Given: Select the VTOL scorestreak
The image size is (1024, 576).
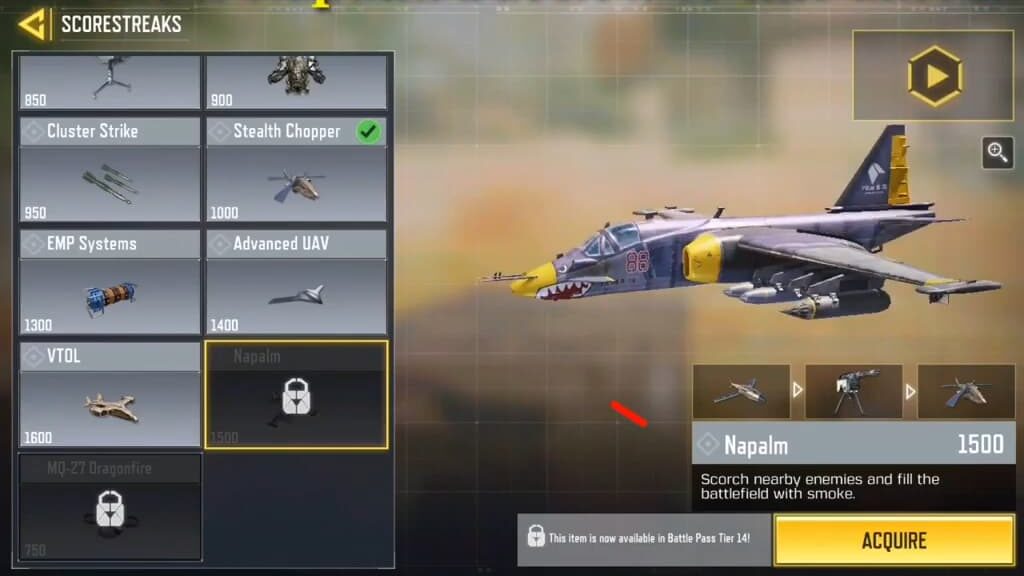Looking at the screenshot, I should (x=110, y=395).
